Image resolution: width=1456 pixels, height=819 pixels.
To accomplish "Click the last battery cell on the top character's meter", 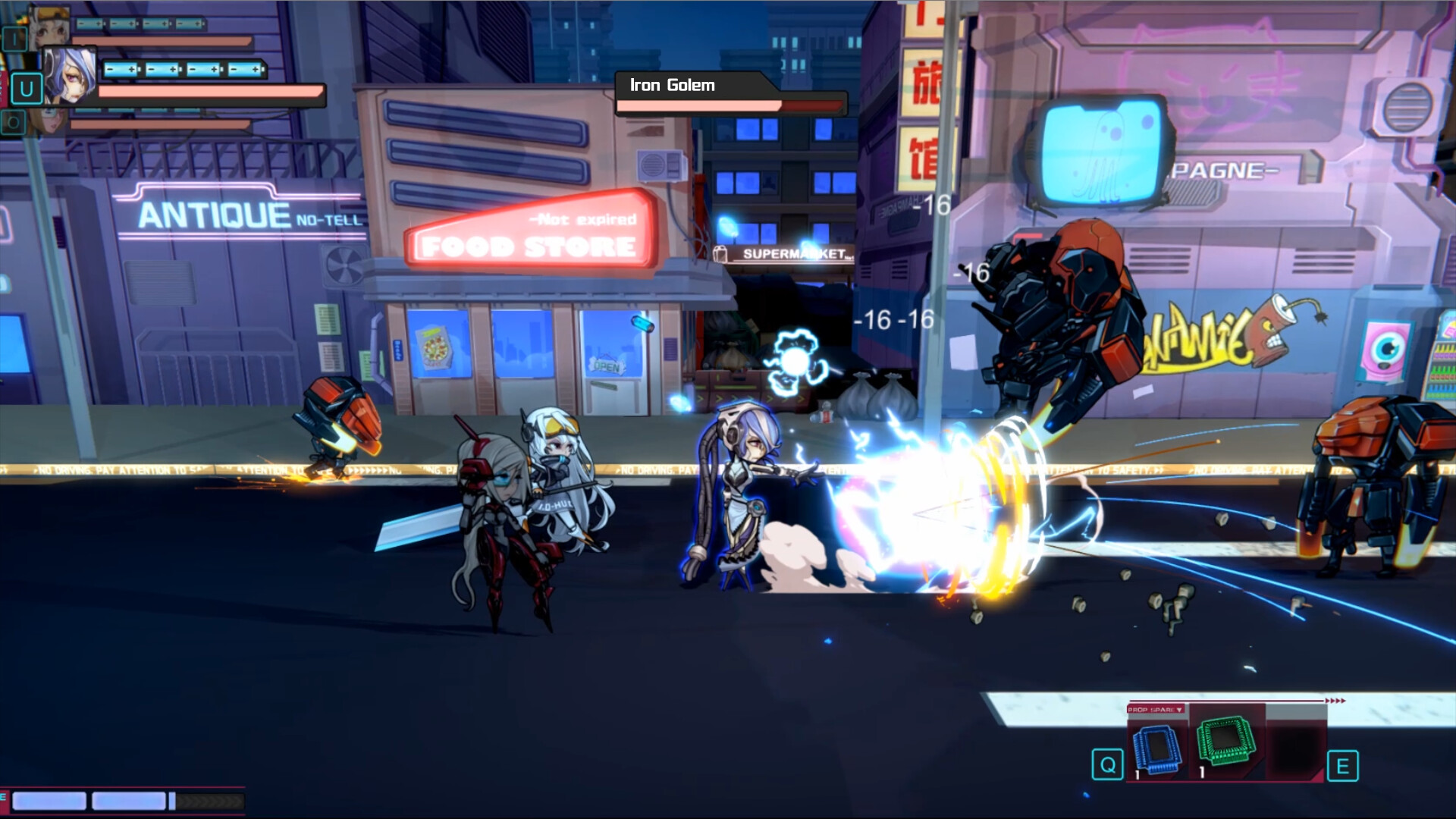I will tap(188, 24).
